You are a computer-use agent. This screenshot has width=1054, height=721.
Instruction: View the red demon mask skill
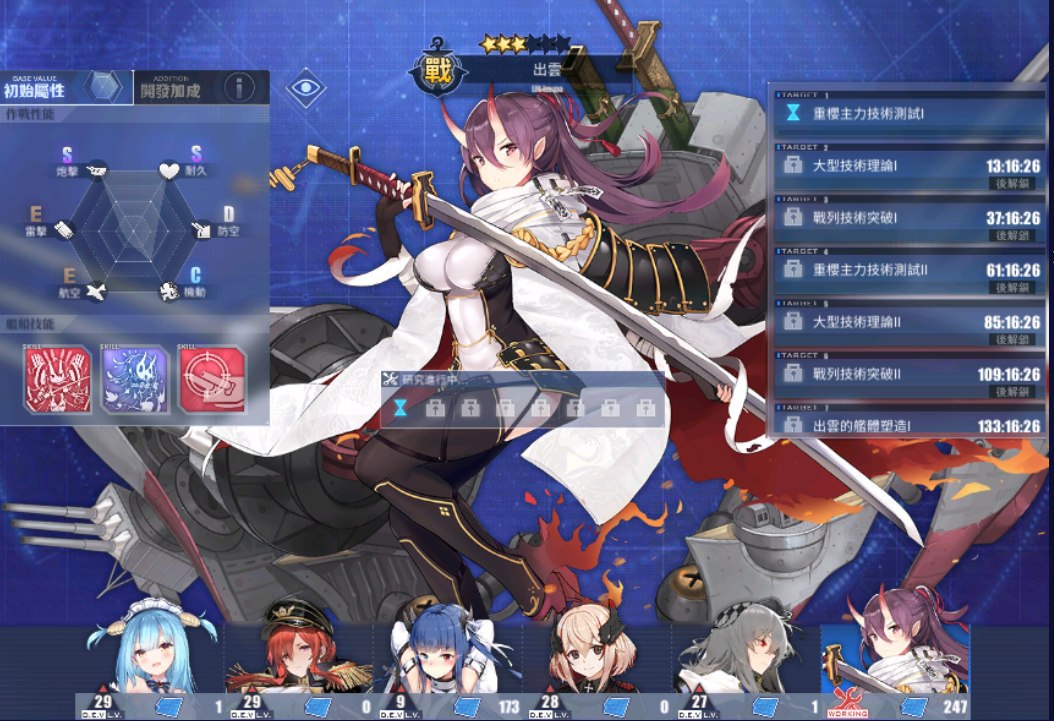[58, 381]
